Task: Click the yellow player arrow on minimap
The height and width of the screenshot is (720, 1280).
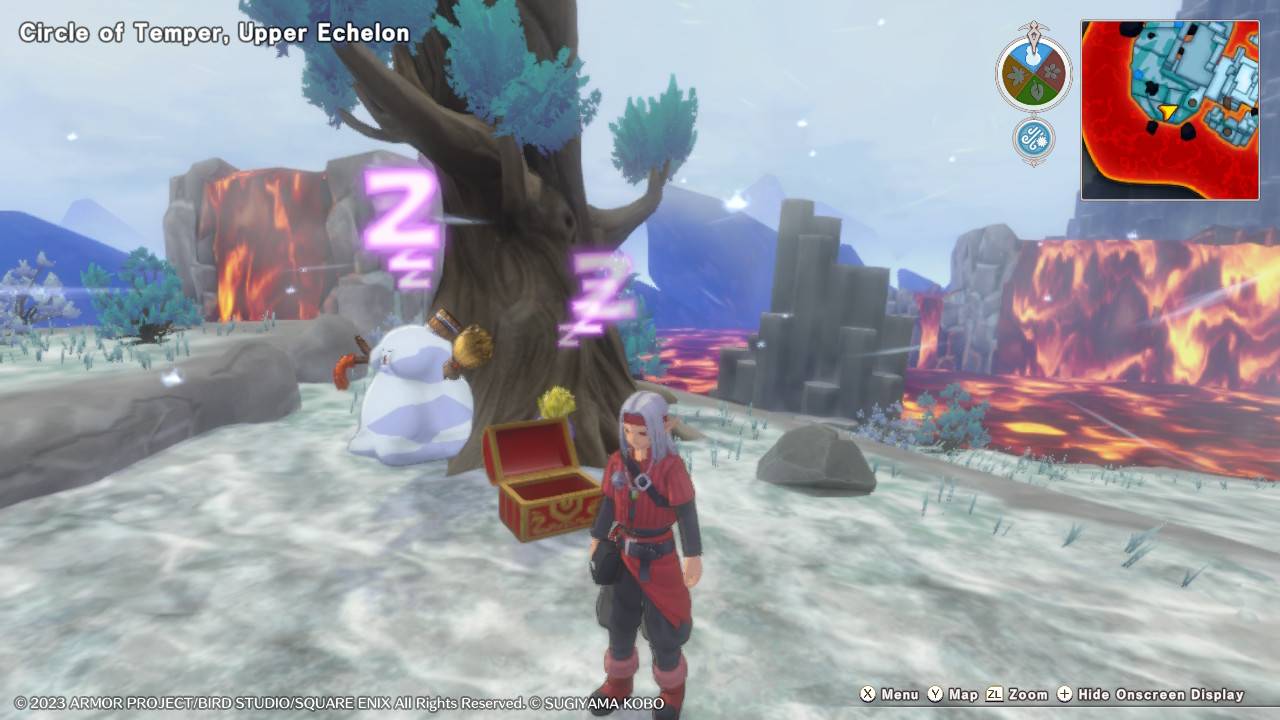Action: tap(1168, 111)
